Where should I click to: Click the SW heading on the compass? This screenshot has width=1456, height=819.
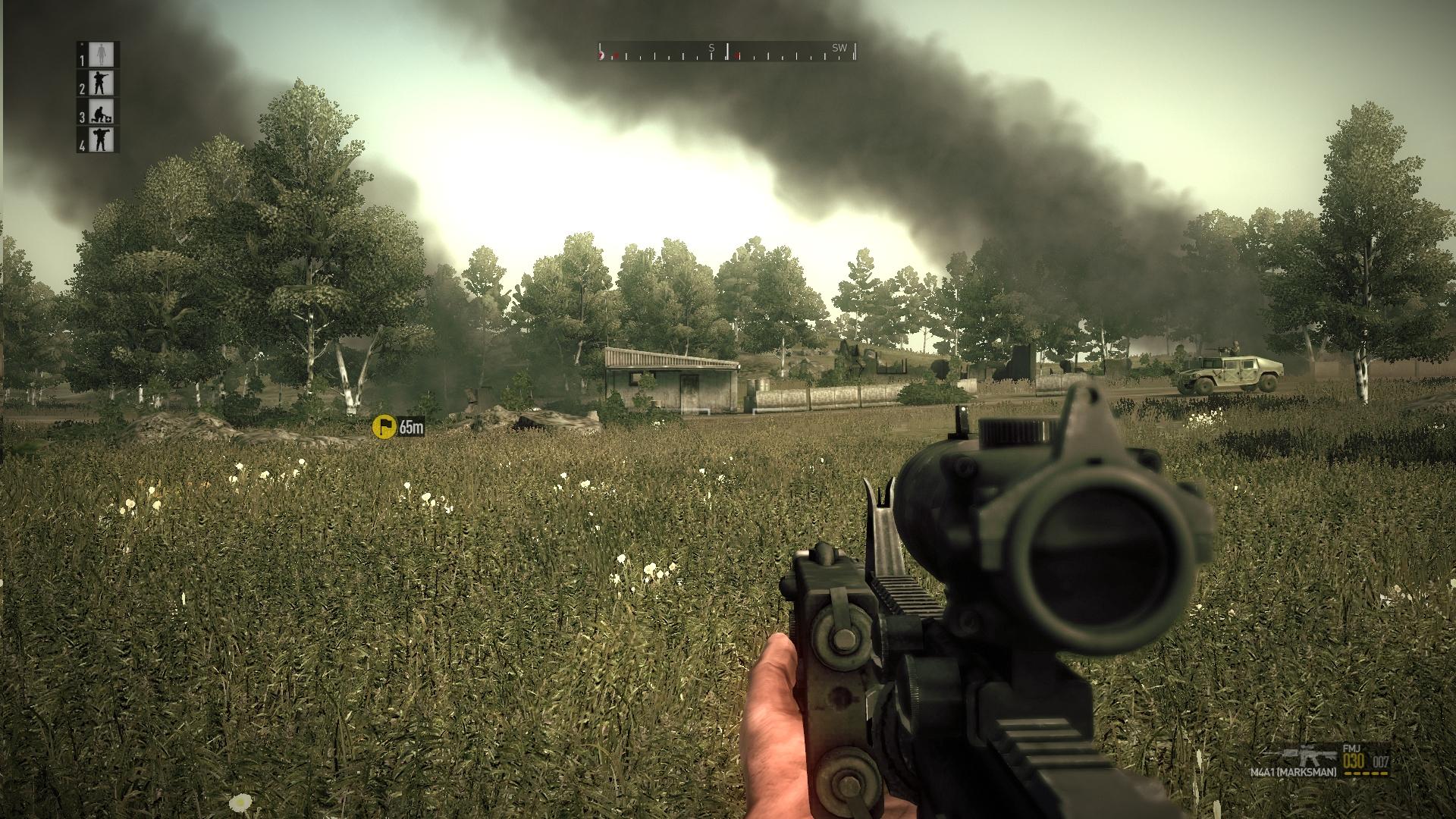click(841, 48)
